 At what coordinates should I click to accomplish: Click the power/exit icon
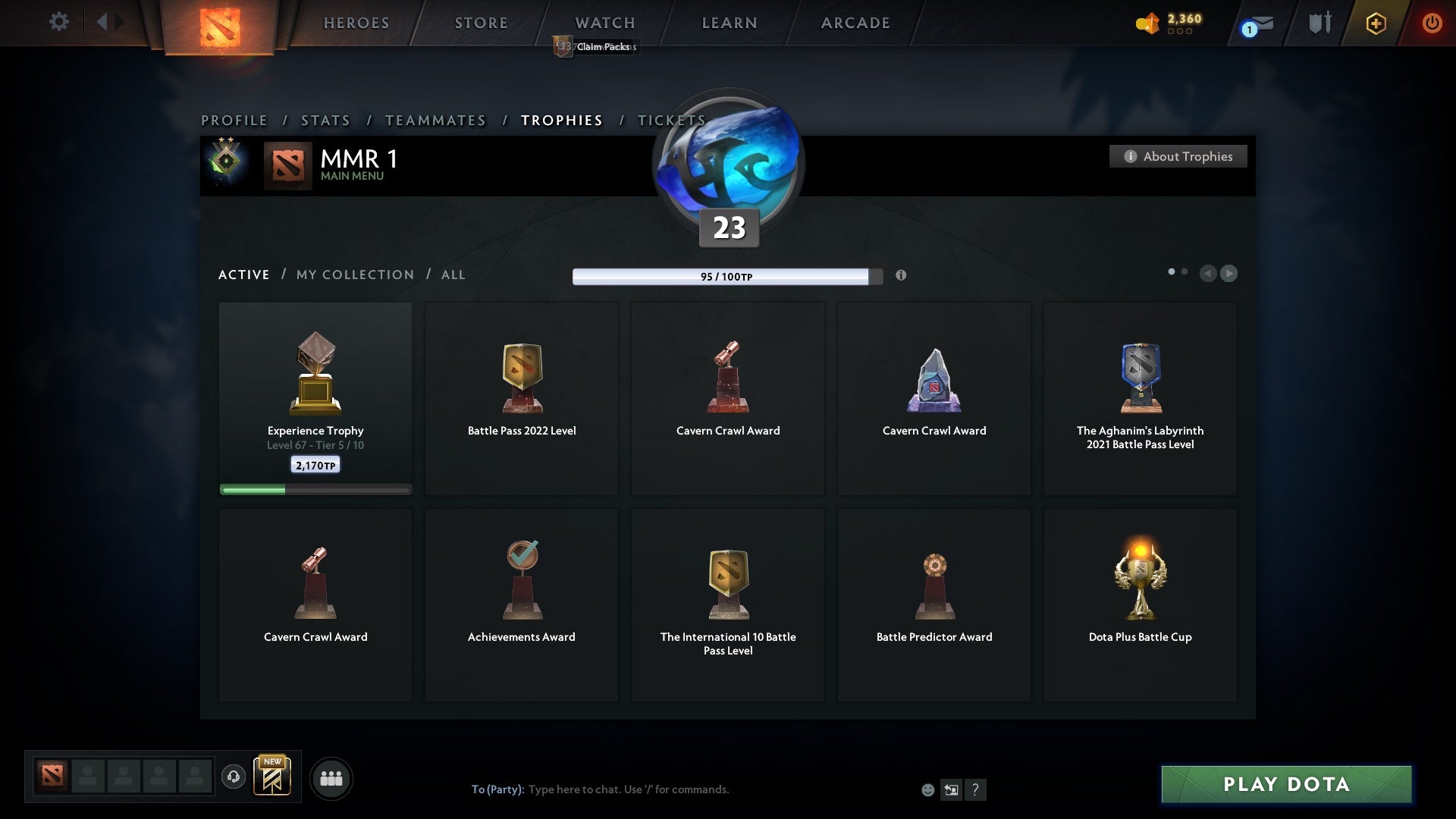[x=1432, y=23]
